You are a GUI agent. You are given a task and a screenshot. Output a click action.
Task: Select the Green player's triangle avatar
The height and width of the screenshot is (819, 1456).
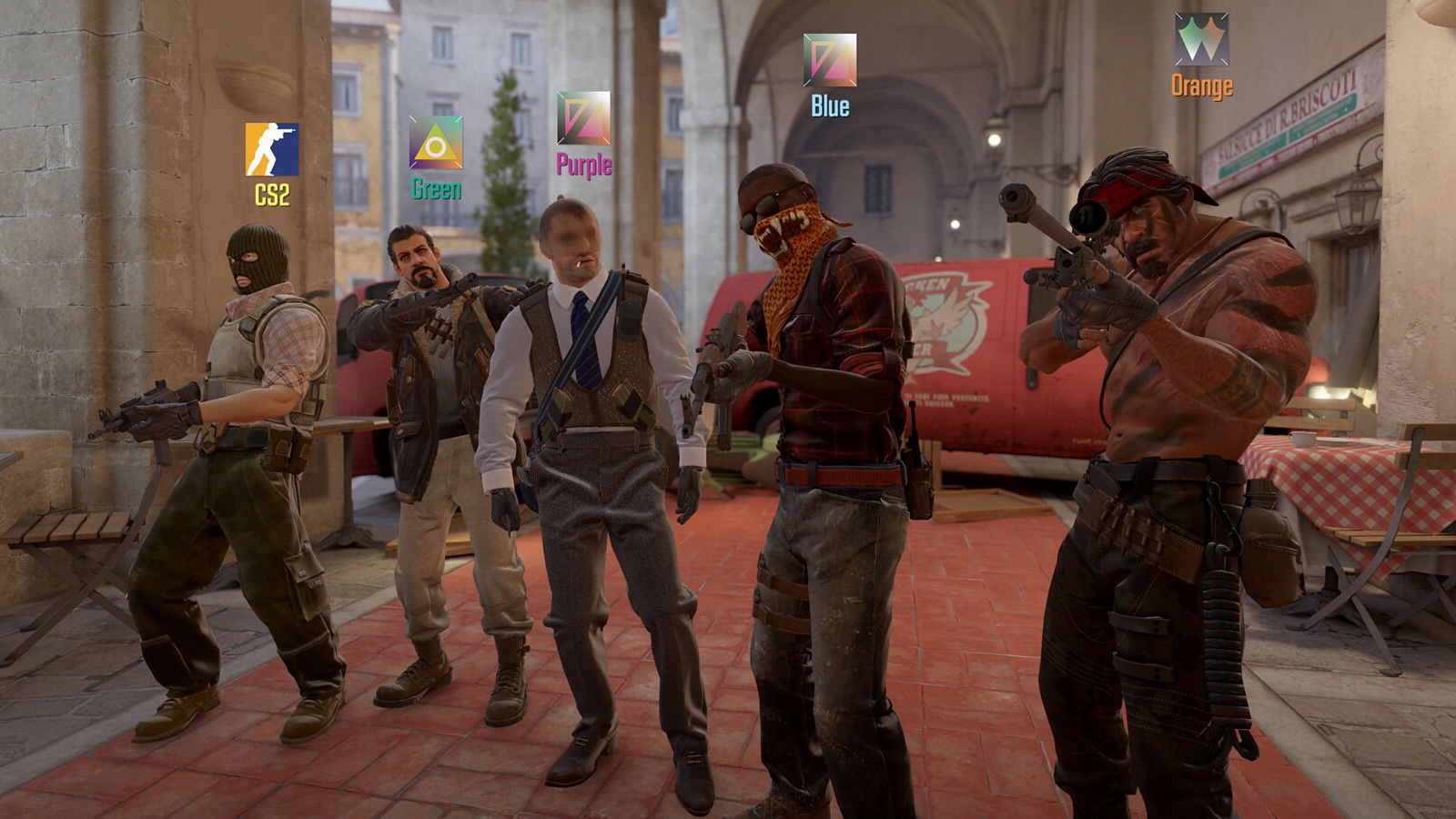coord(436,143)
